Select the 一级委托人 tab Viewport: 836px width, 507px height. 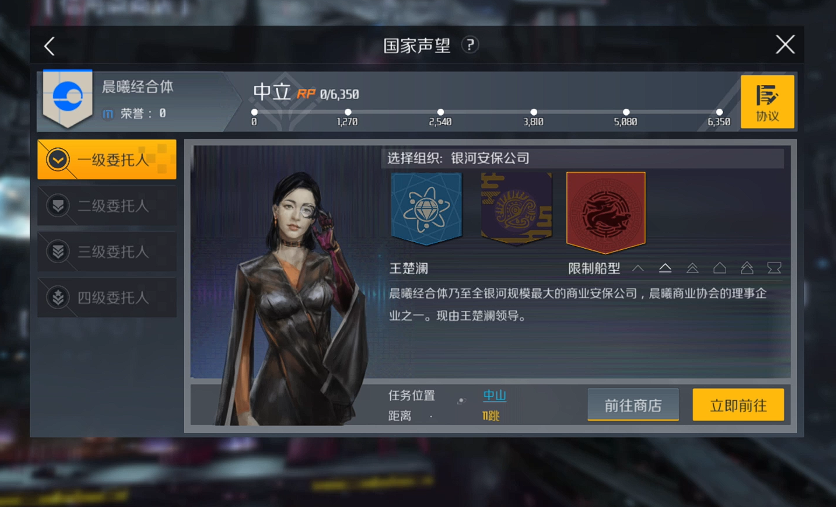(x=107, y=160)
